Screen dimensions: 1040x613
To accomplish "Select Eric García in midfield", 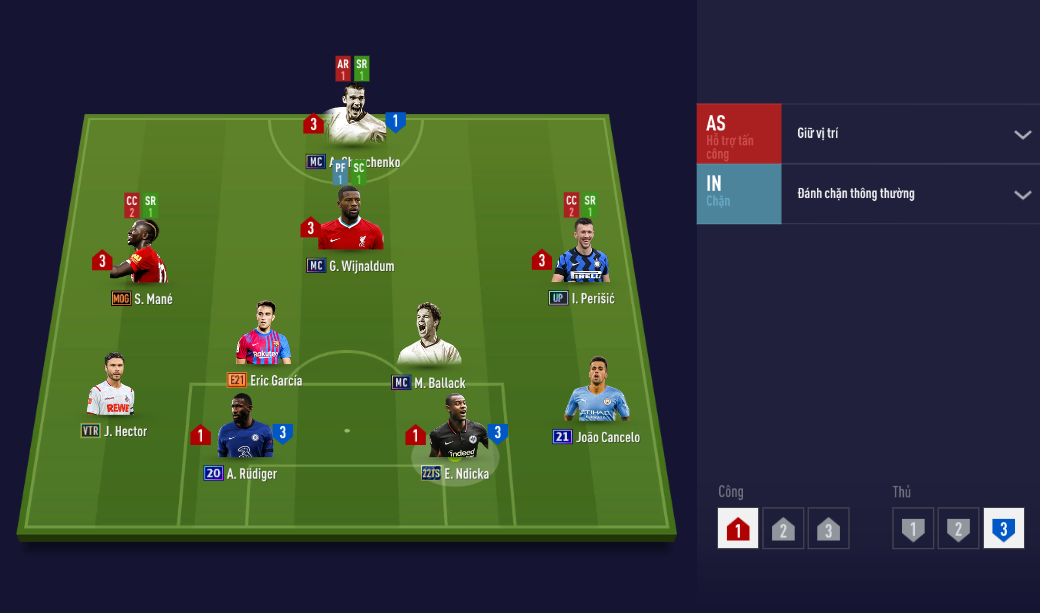I will pos(263,337).
